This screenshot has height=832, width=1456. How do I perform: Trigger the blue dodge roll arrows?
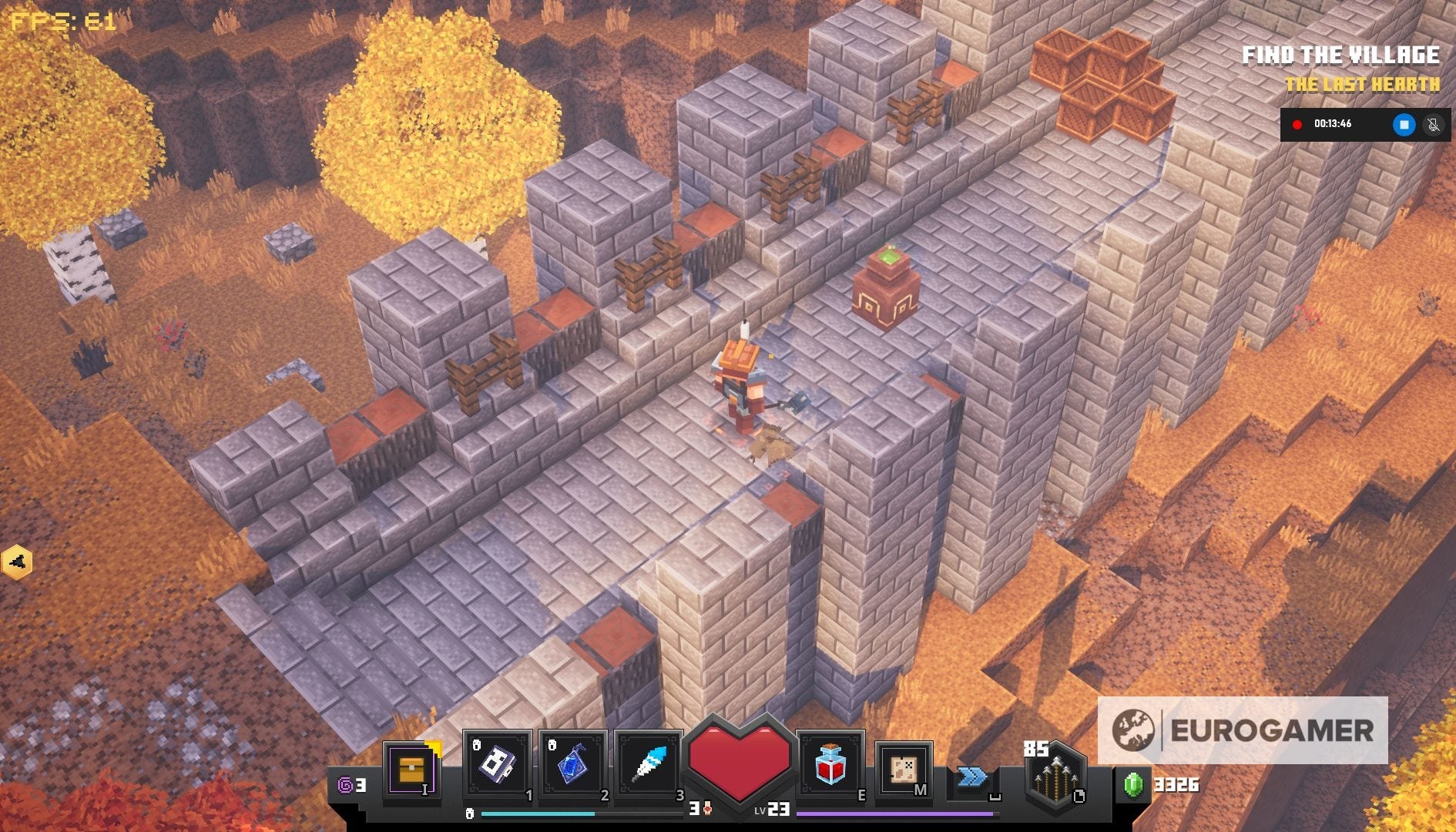point(972,777)
